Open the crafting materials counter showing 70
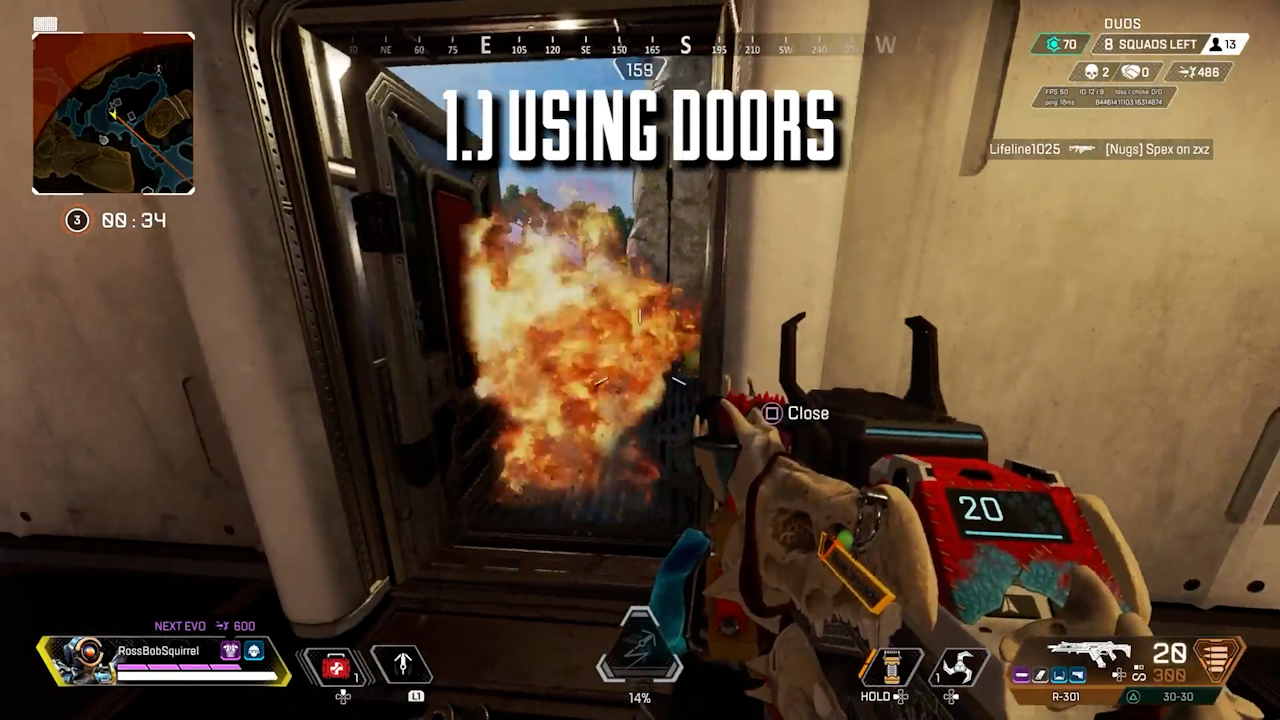Screen dimensions: 1280x720 [x=1061, y=44]
